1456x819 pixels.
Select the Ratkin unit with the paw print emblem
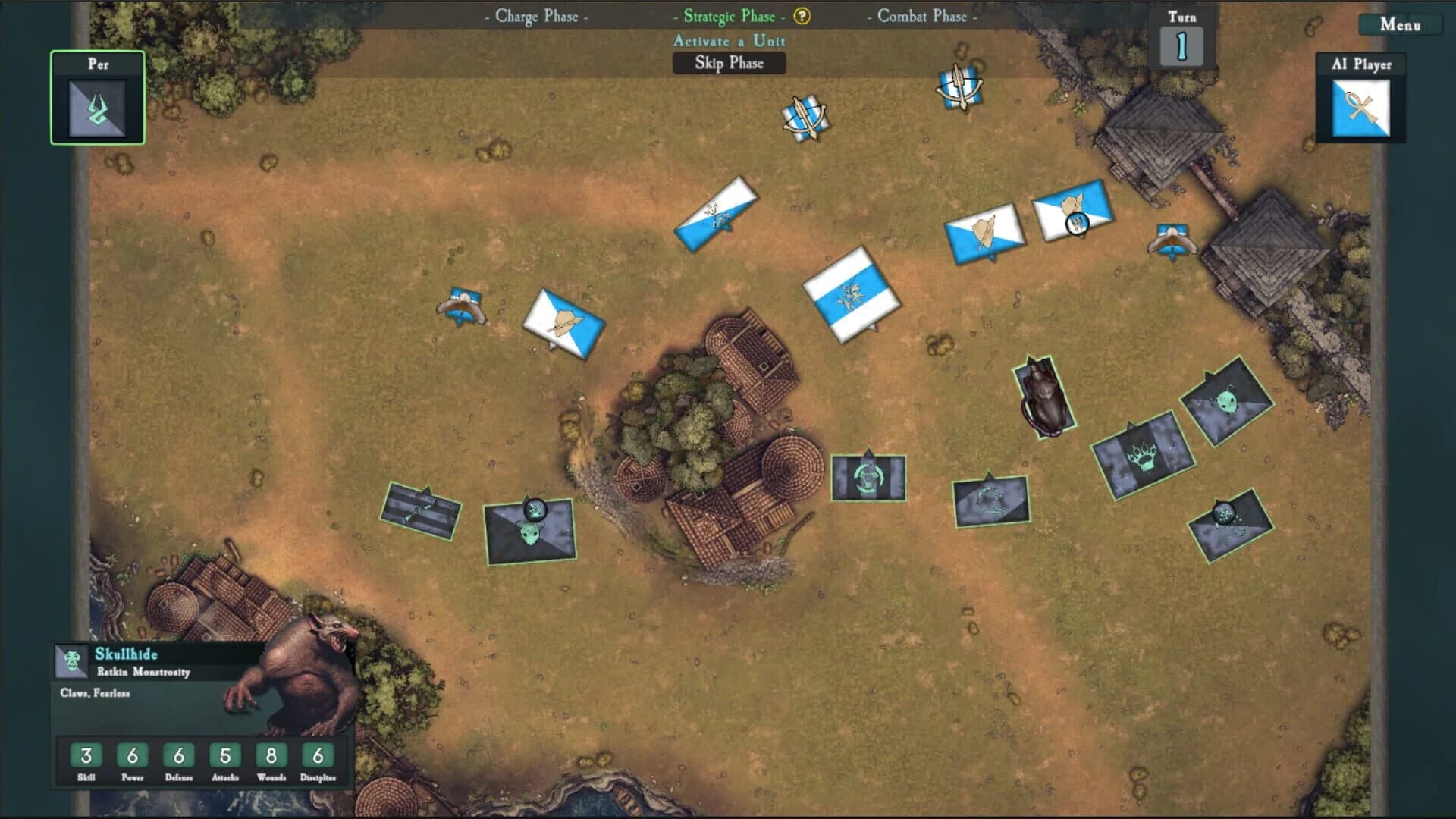[x=1144, y=457]
